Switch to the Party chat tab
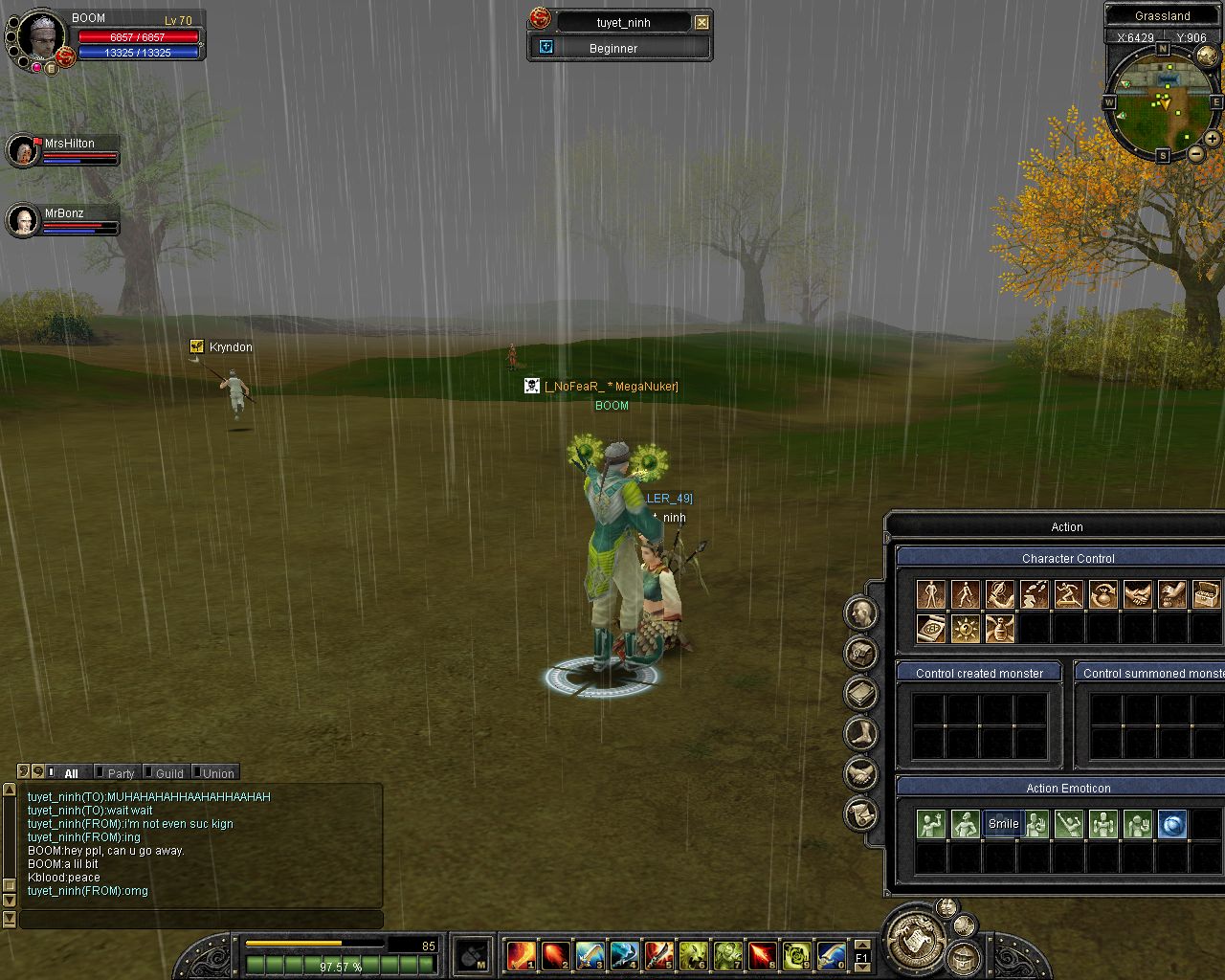This screenshot has width=1225, height=980. click(121, 773)
